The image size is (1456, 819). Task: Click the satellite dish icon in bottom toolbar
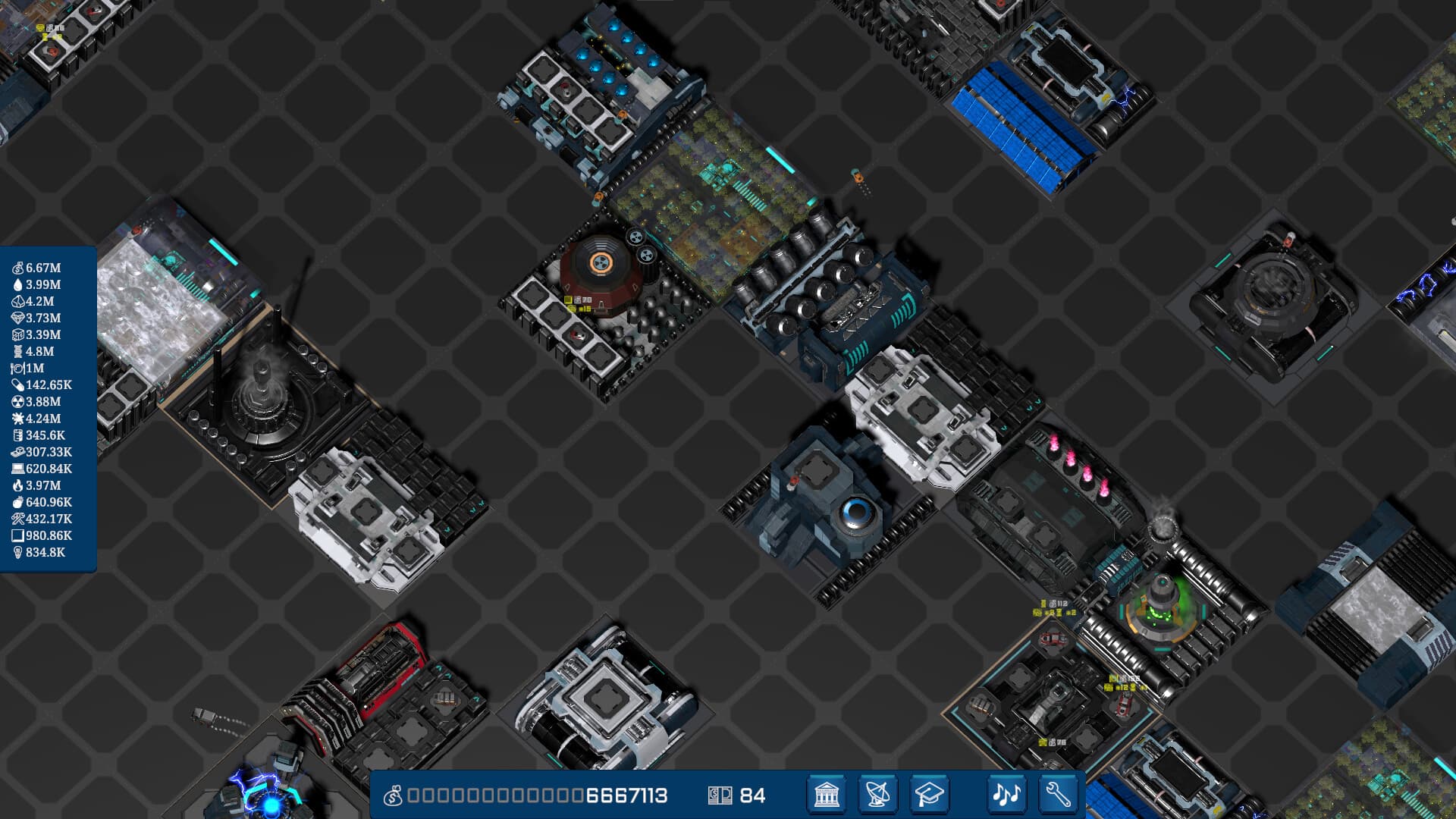(x=878, y=794)
